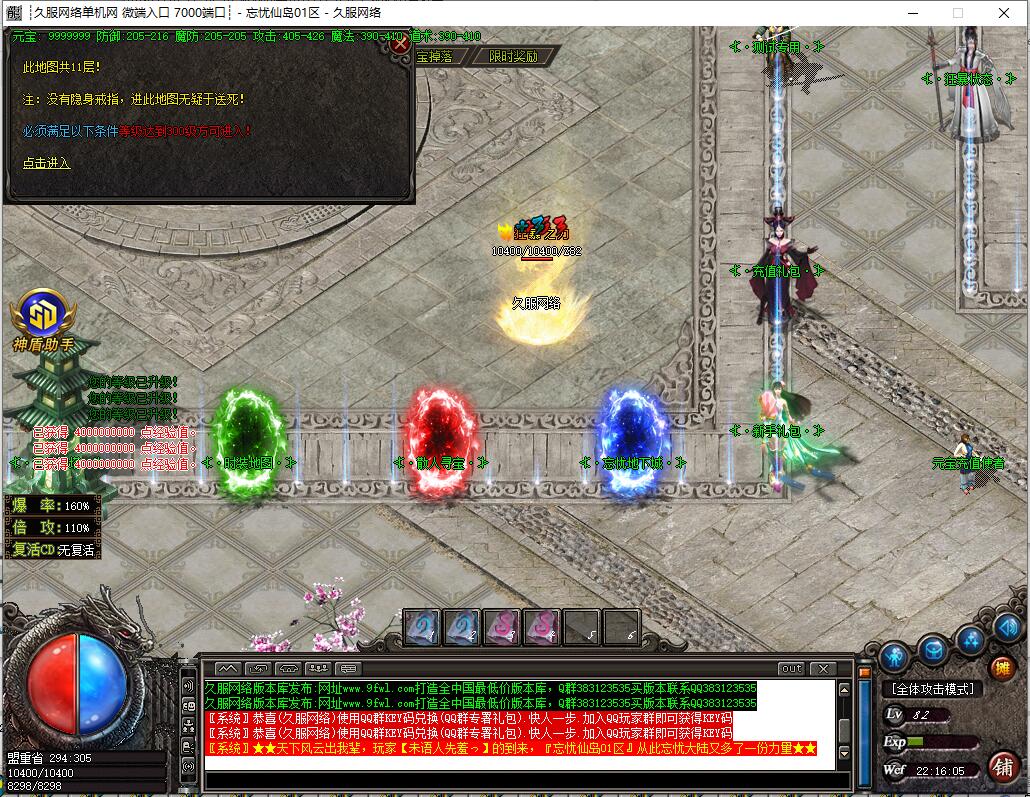Close the chat panel with X
1030x797 pixels.
(x=823, y=668)
